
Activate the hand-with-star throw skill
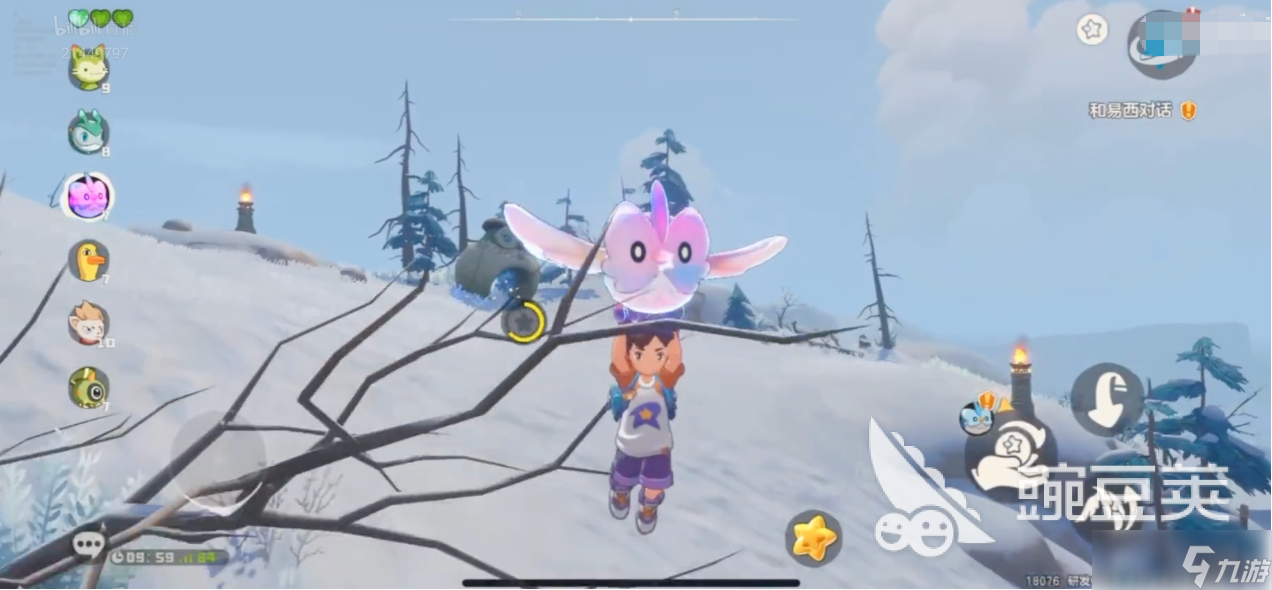click(x=1010, y=457)
